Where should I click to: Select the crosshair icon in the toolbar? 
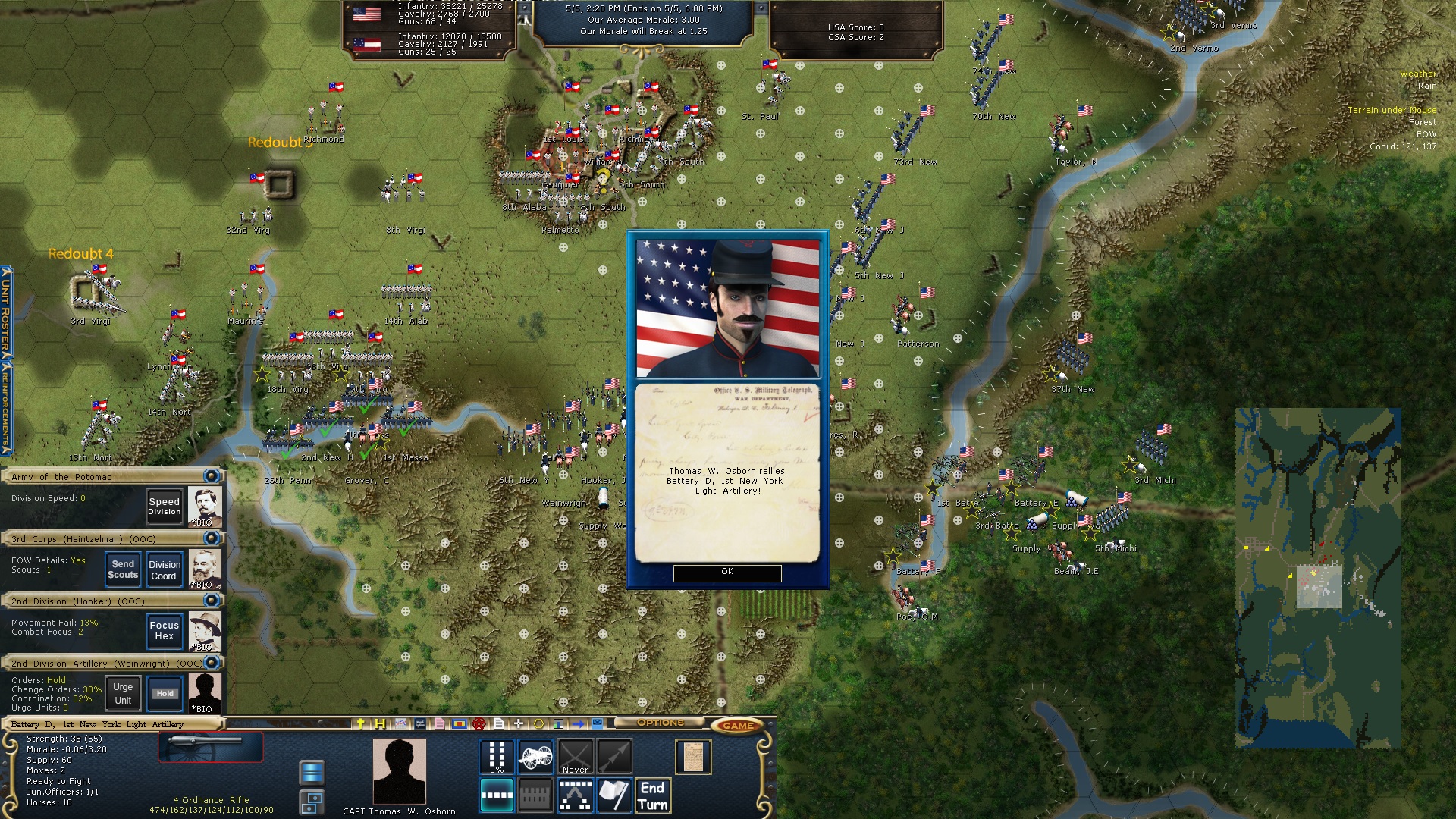pos(519,723)
